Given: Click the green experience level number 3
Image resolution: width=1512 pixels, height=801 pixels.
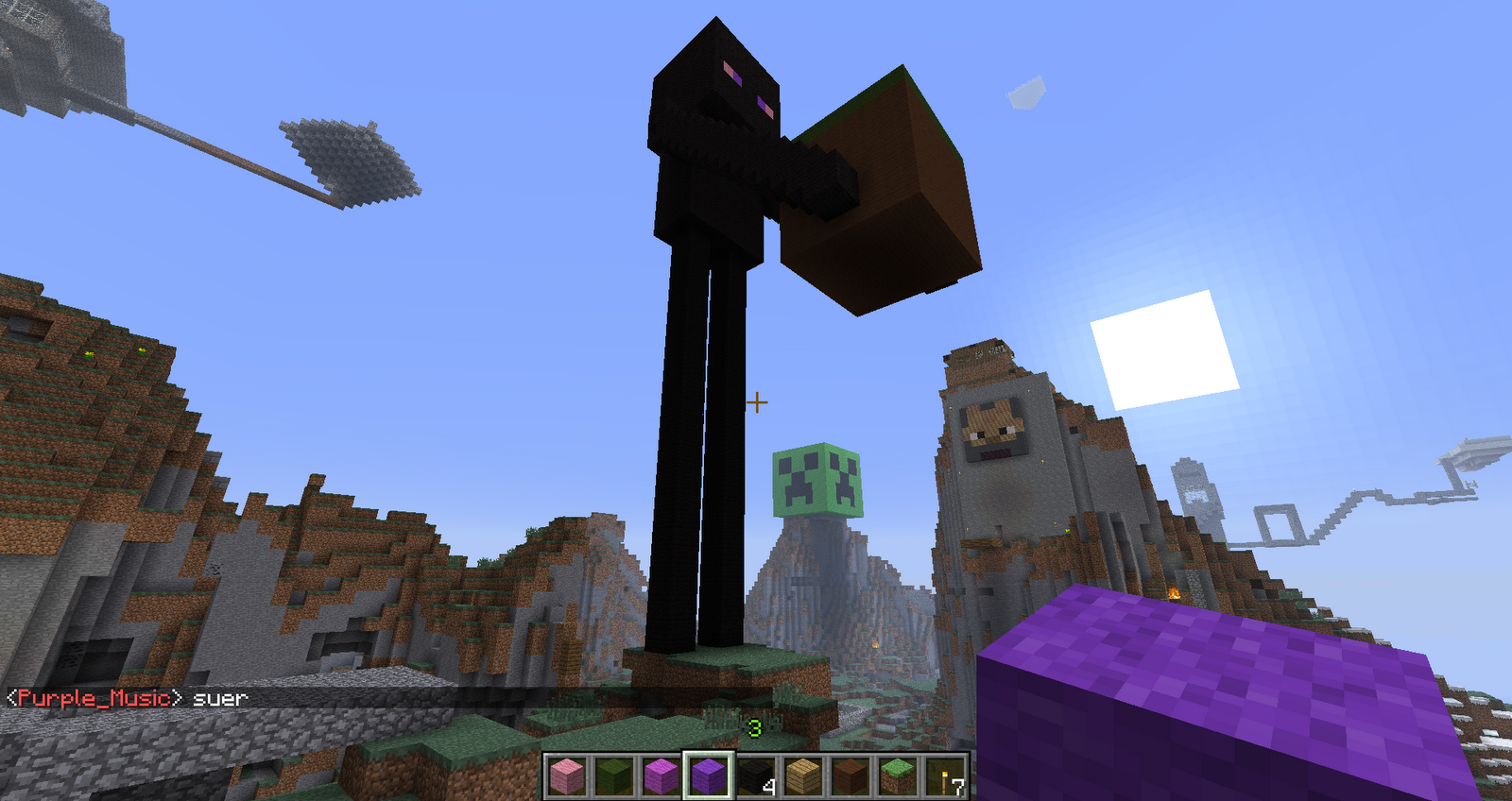Looking at the screenshot, I should coord(753,728).
